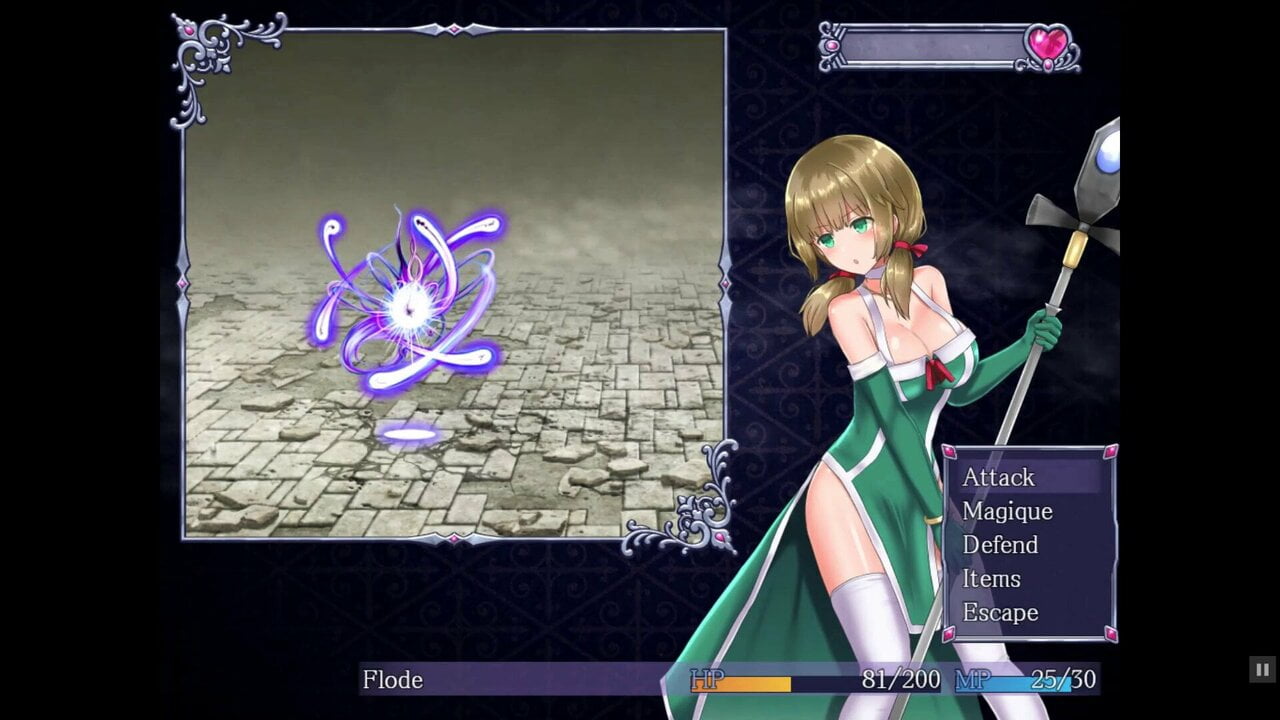Pick Escape to flee battle
This screenshot has width=1280, height=720.
click(1000, 612)
